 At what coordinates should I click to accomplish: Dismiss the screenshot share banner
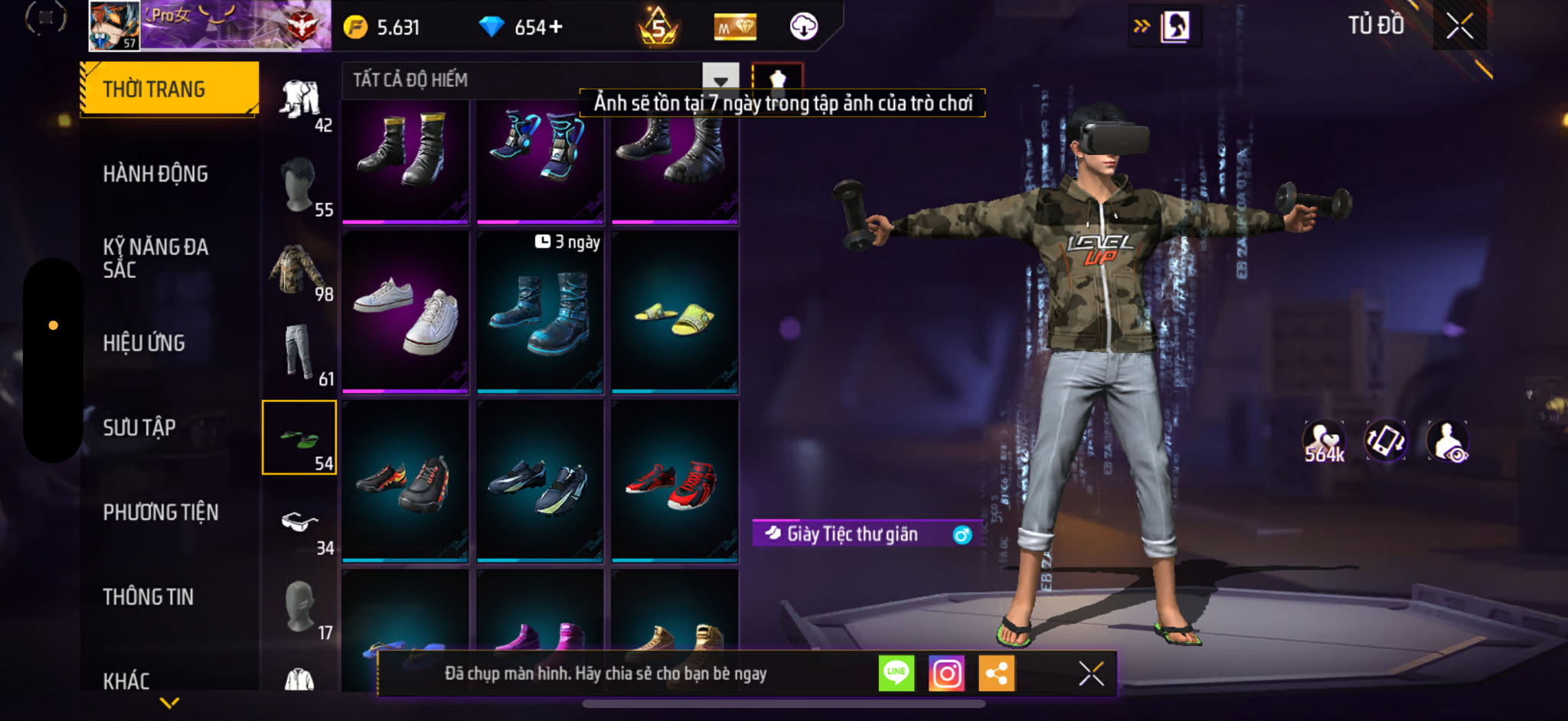pyautogui.click(x=1091, y=674)
